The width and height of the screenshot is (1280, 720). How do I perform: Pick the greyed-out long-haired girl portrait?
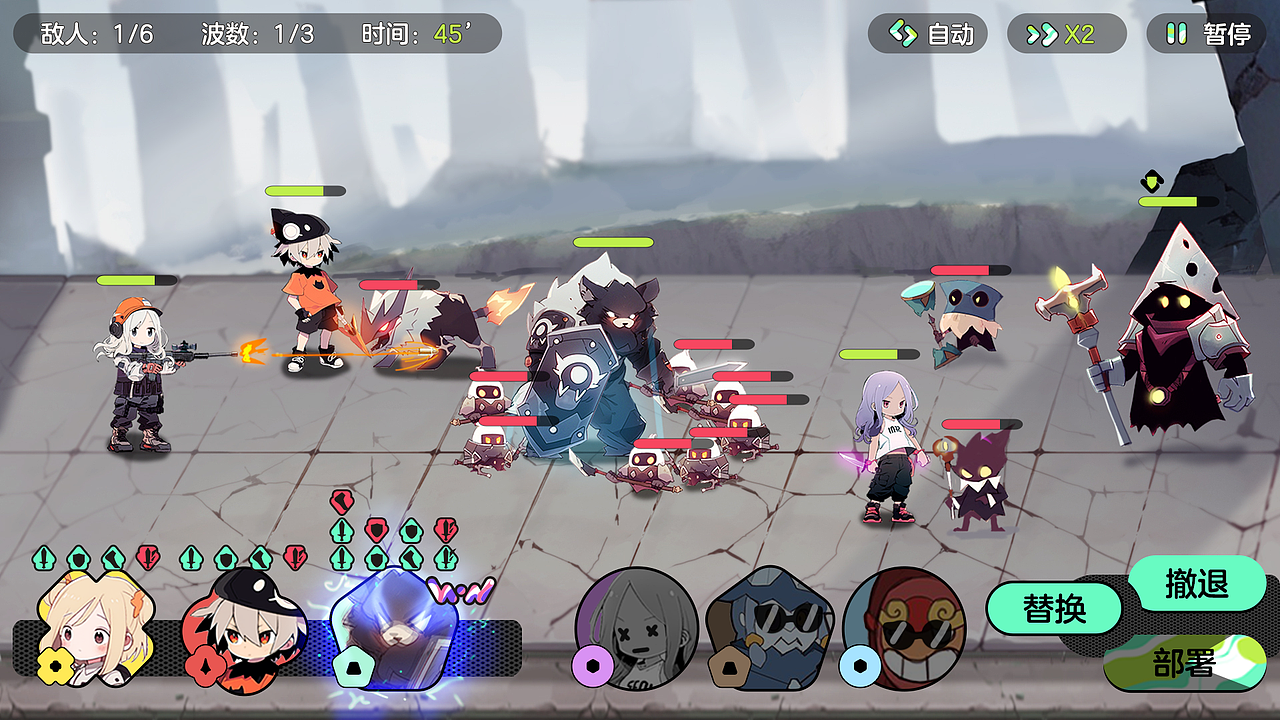tap(636, 628)
